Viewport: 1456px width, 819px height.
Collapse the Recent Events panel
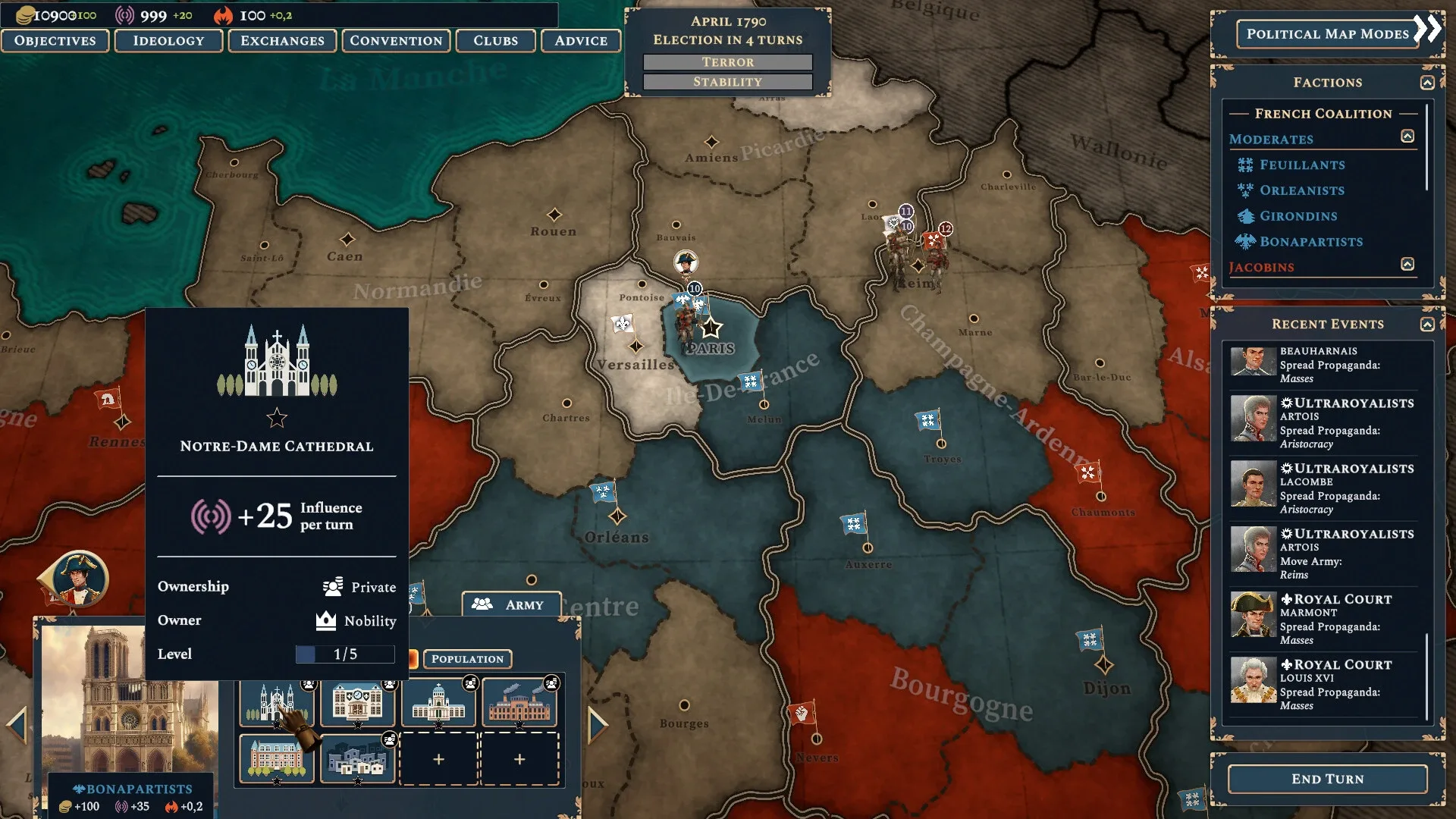(x=1427, y=325)
